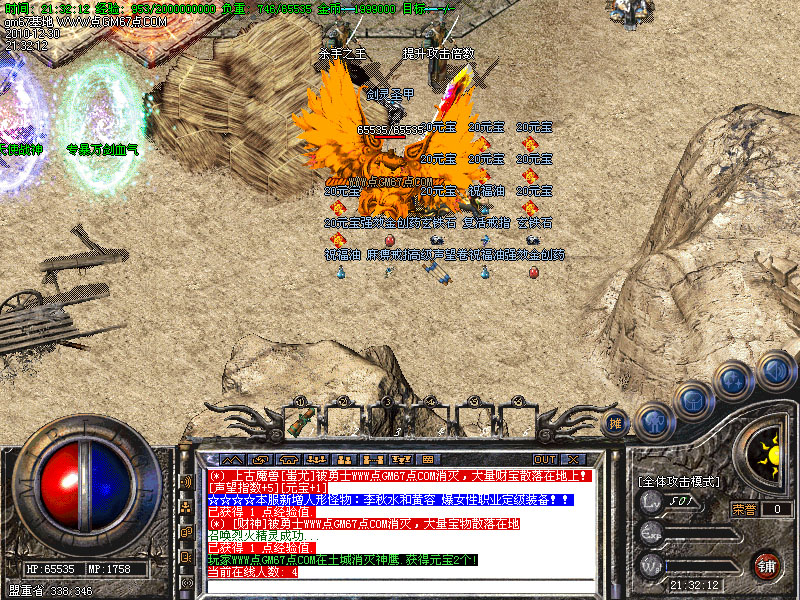Image resolution: width=800 pixels, height=600 pixels.
Task: Click the 荣誉 honor label
Action: tap(745, 509)
